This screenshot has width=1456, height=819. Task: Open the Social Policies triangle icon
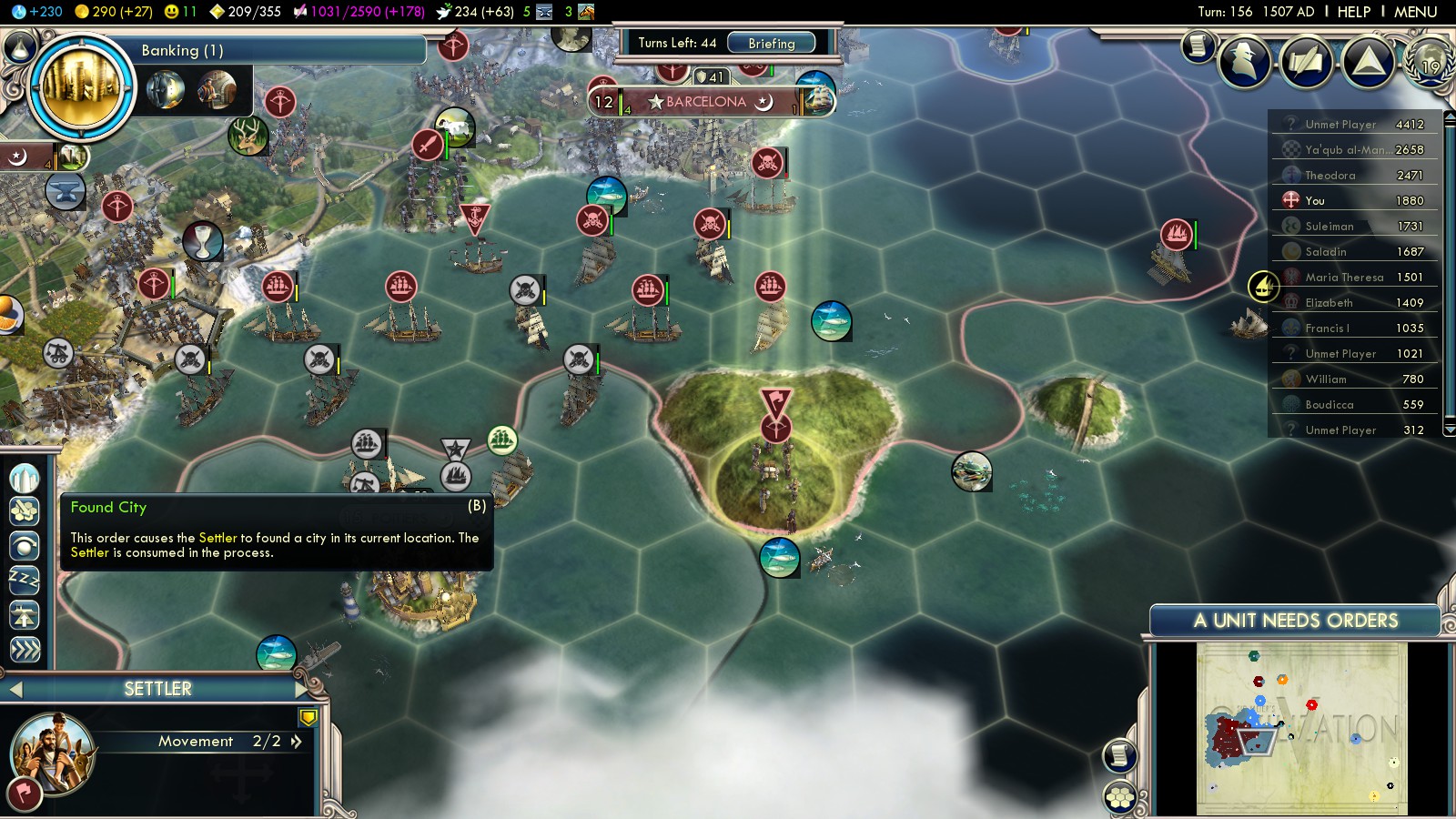tap(1368, 61)
